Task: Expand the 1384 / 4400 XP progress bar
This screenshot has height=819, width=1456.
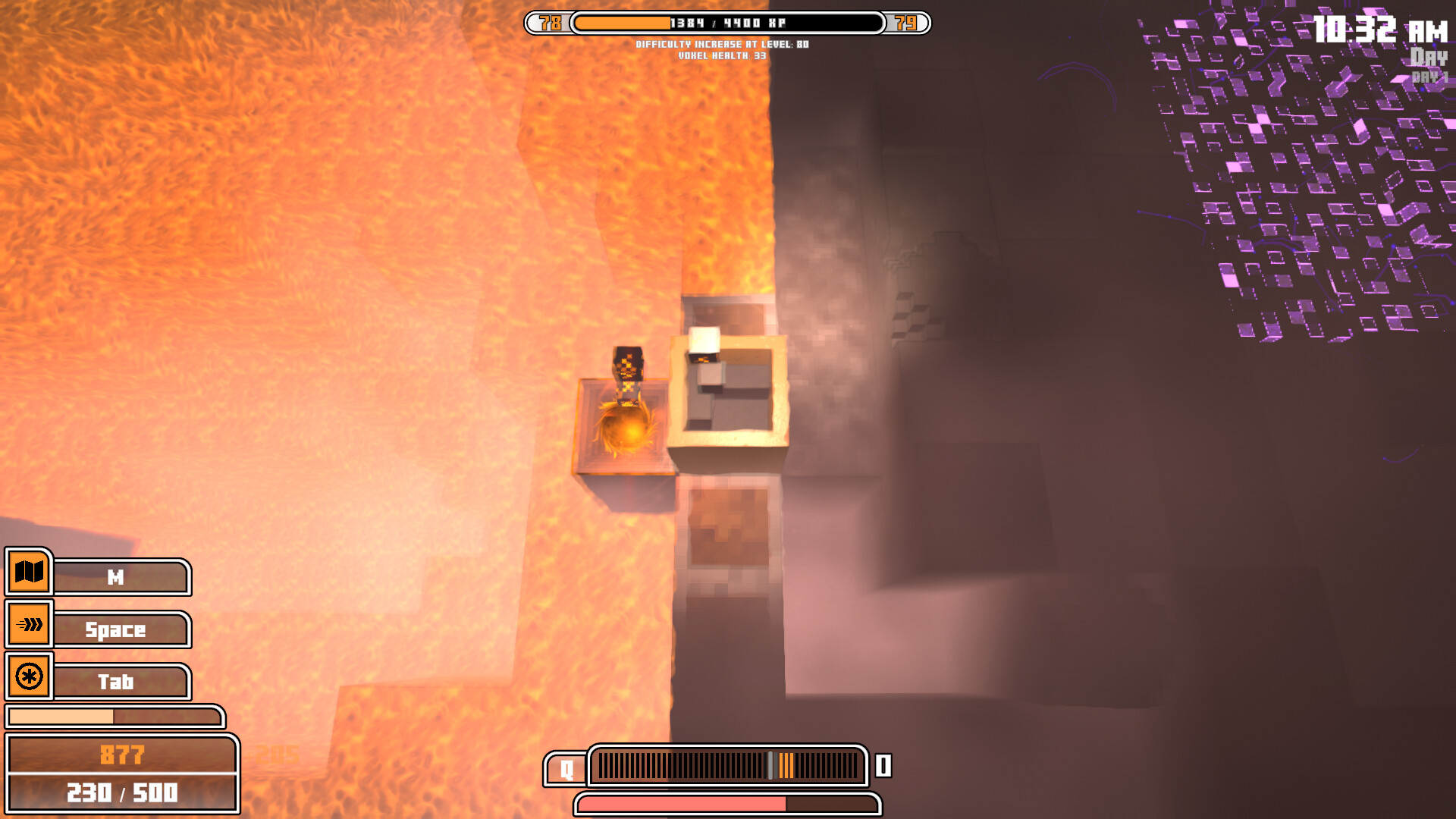Action: [x=728, y=23]
